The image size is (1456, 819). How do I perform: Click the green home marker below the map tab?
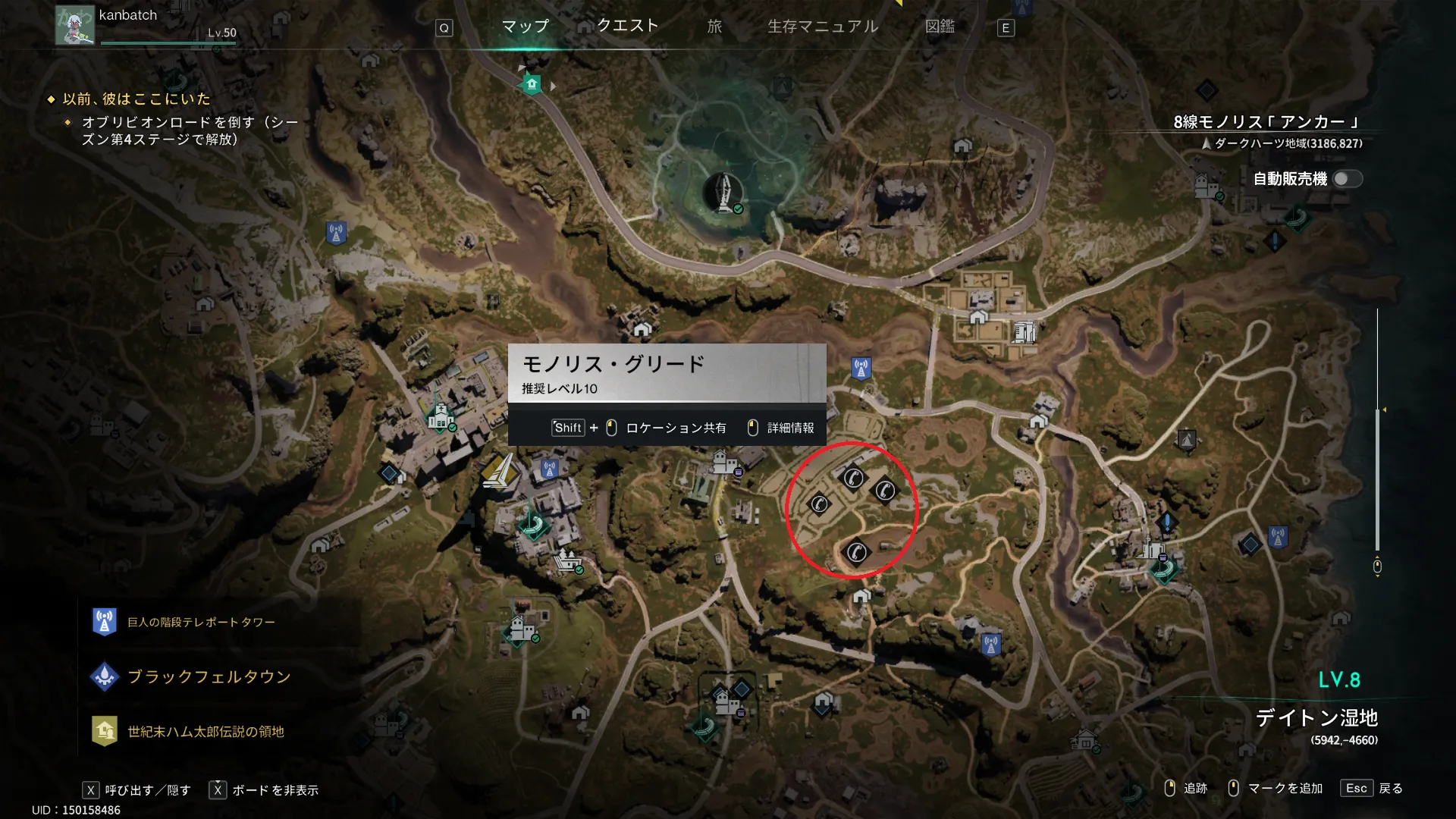click(x=532, y=84)
